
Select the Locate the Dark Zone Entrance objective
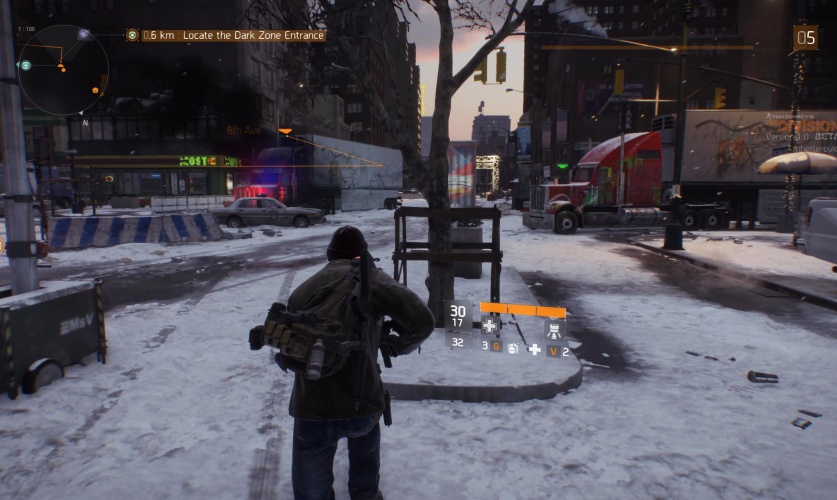coord(233,35)
